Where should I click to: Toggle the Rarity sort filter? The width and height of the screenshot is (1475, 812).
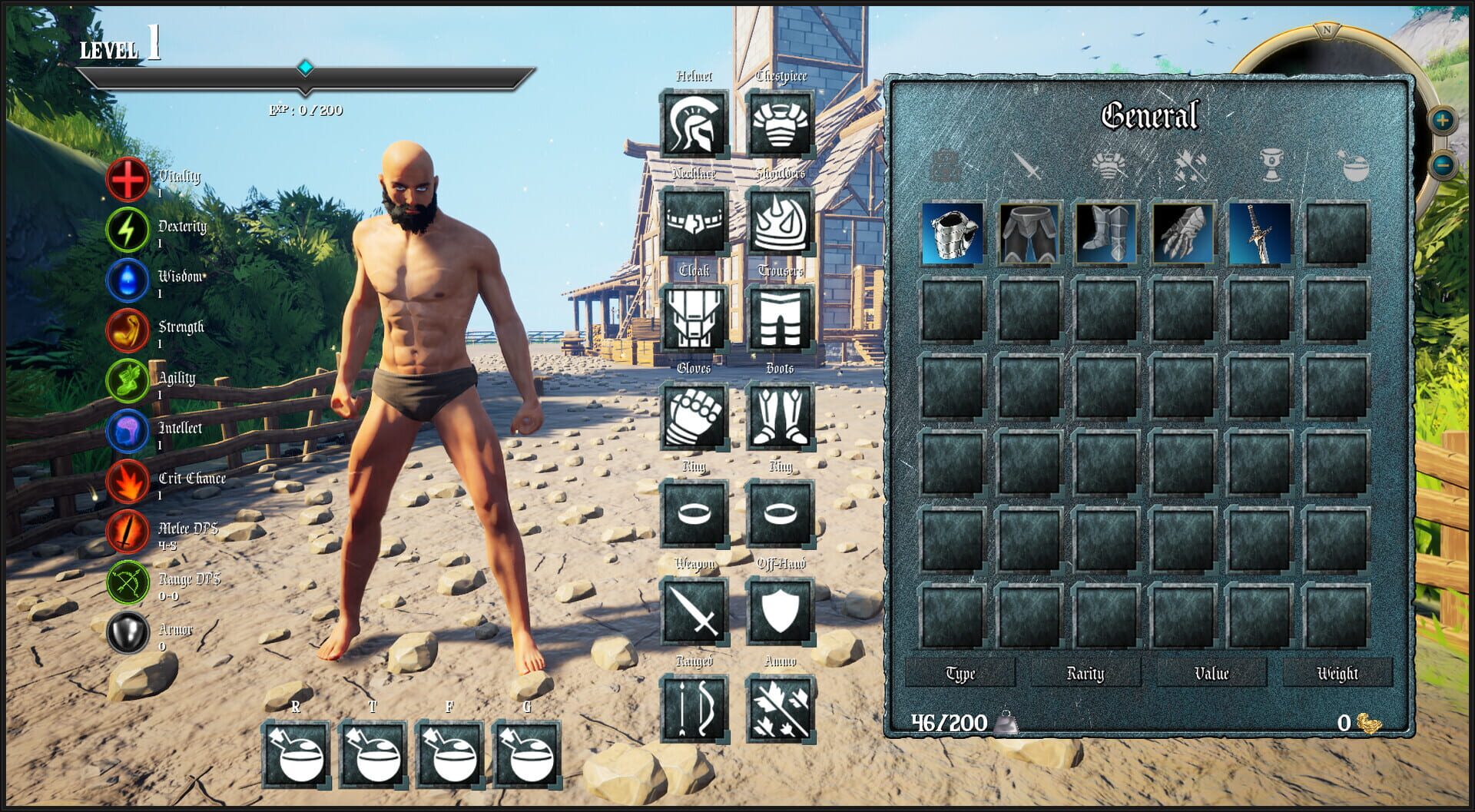1085,674
